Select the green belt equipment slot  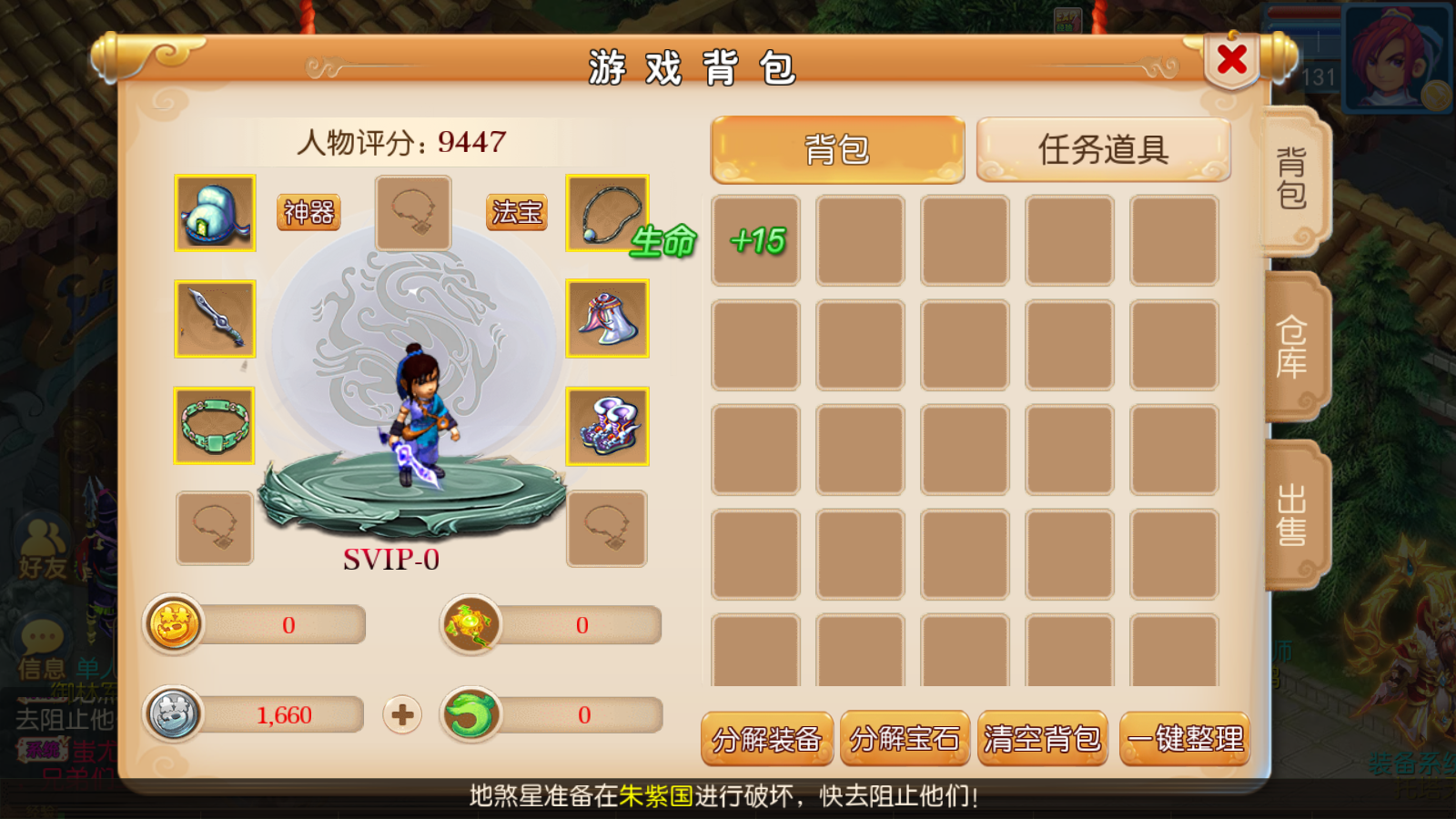coord(215,426)
